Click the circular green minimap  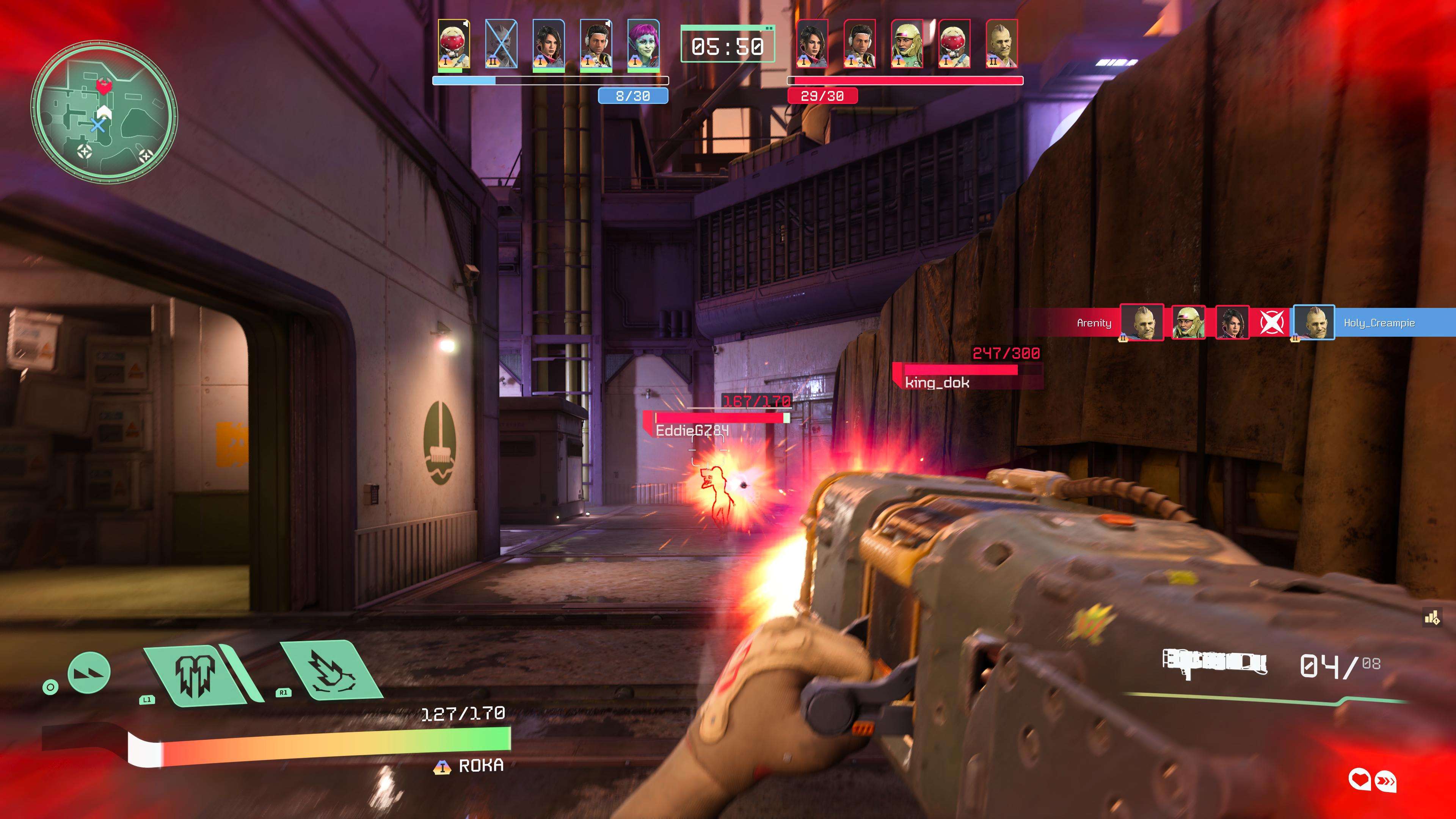point(104,111)
